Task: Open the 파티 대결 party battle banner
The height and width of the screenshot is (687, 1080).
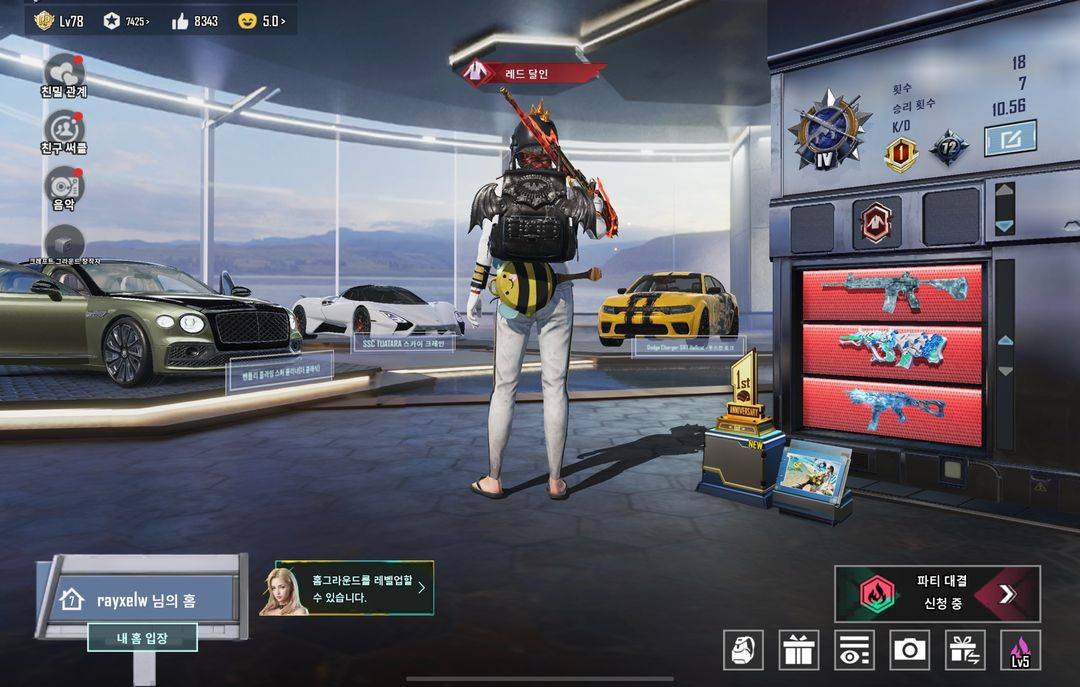Action: 937,594
